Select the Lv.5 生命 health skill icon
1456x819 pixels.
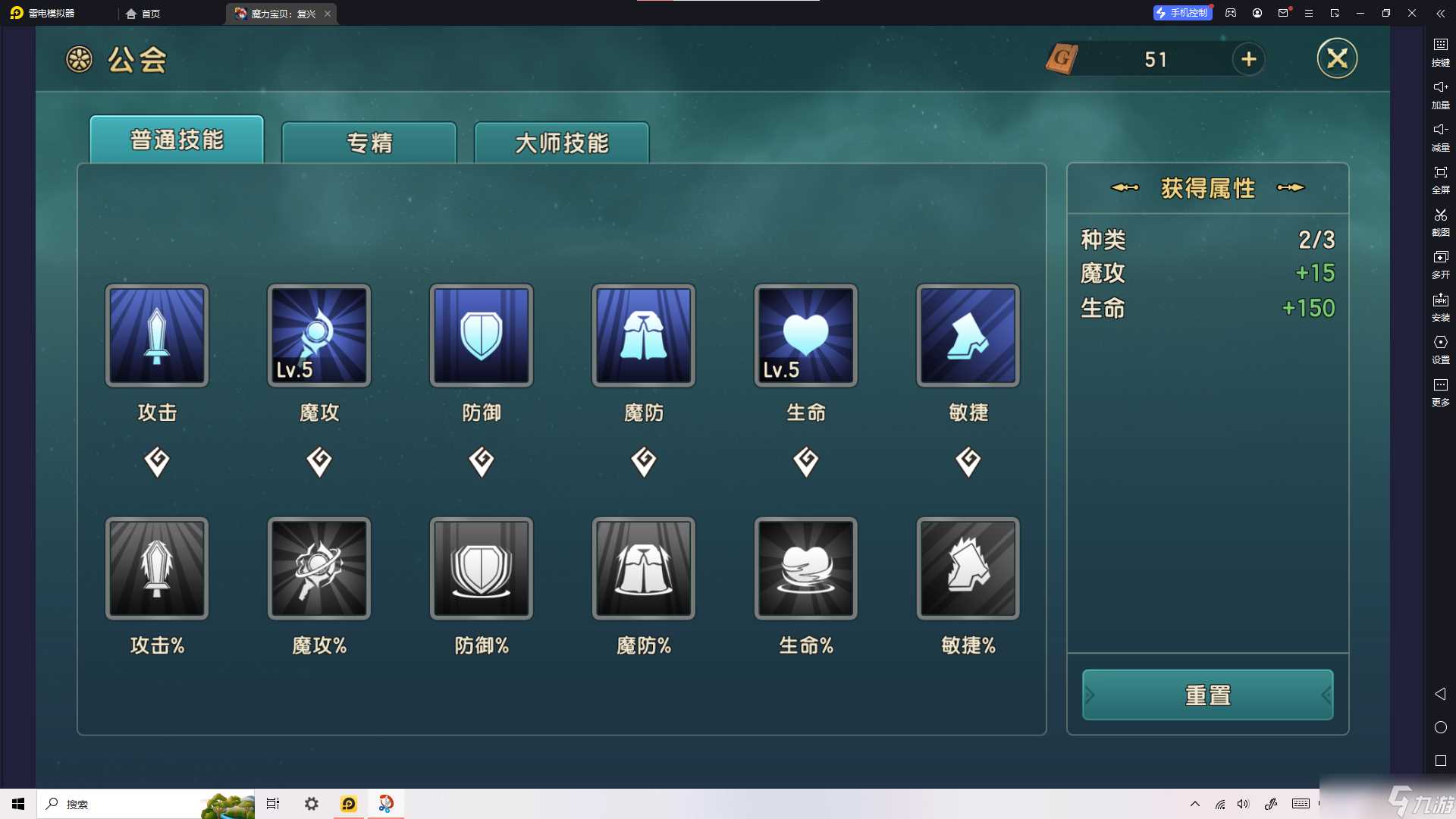(x=805, y=335)
